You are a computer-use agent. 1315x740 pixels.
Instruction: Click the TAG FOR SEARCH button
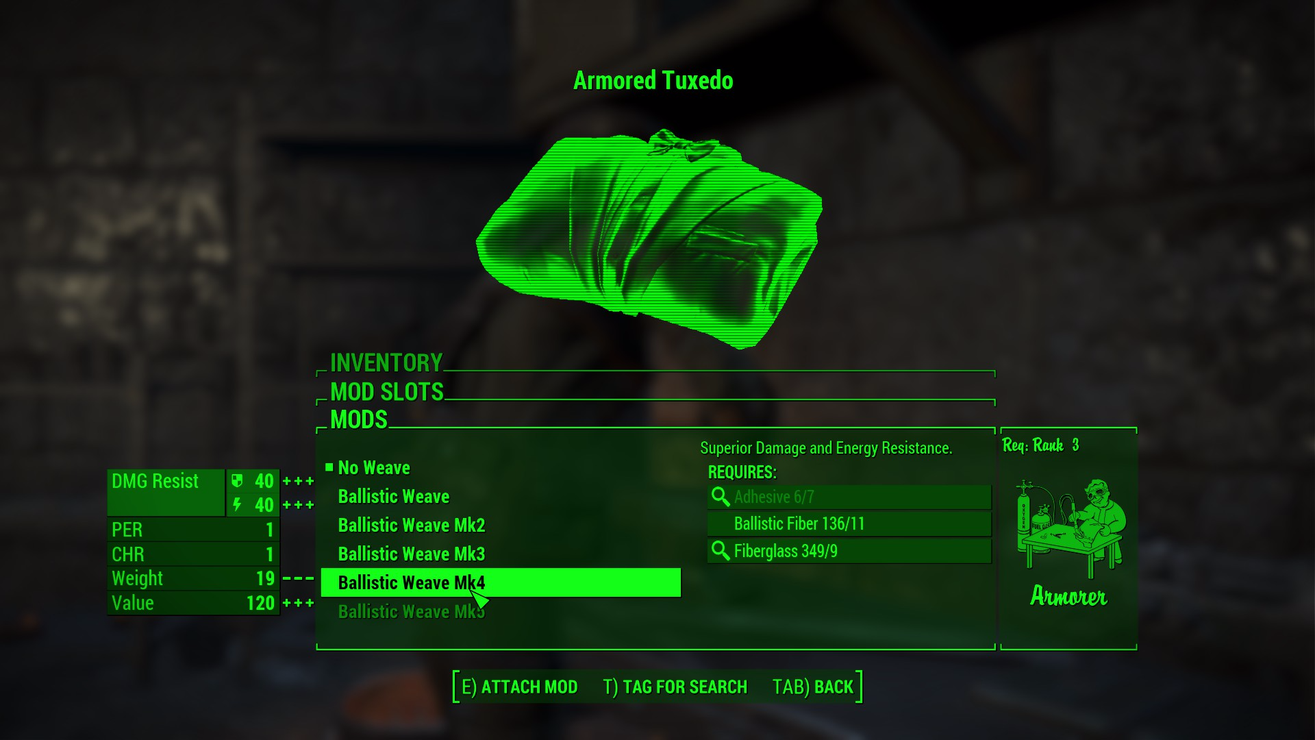point(676,687)
